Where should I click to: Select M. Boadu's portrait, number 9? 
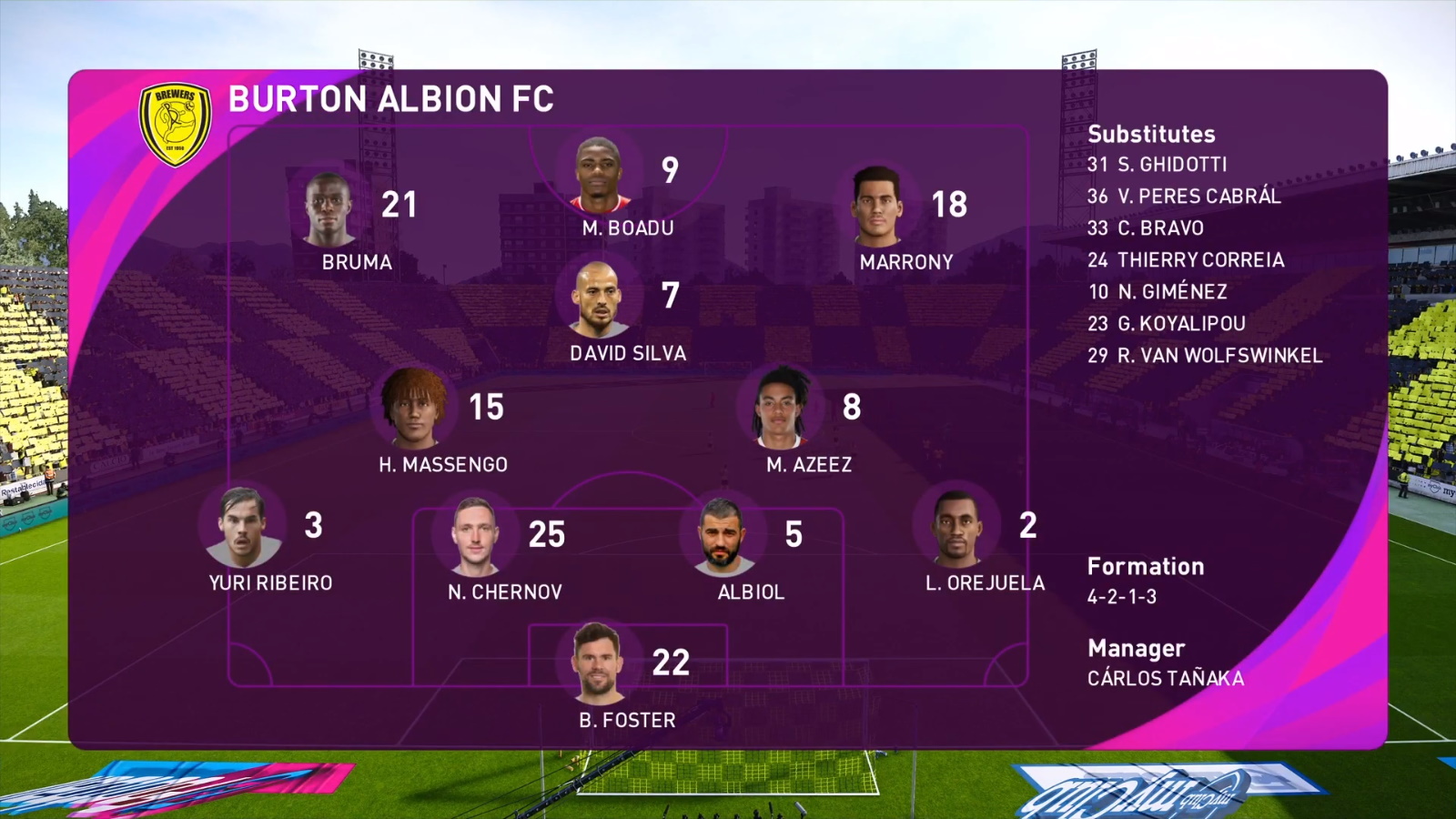pyautogui.click(x=599, y=175)
